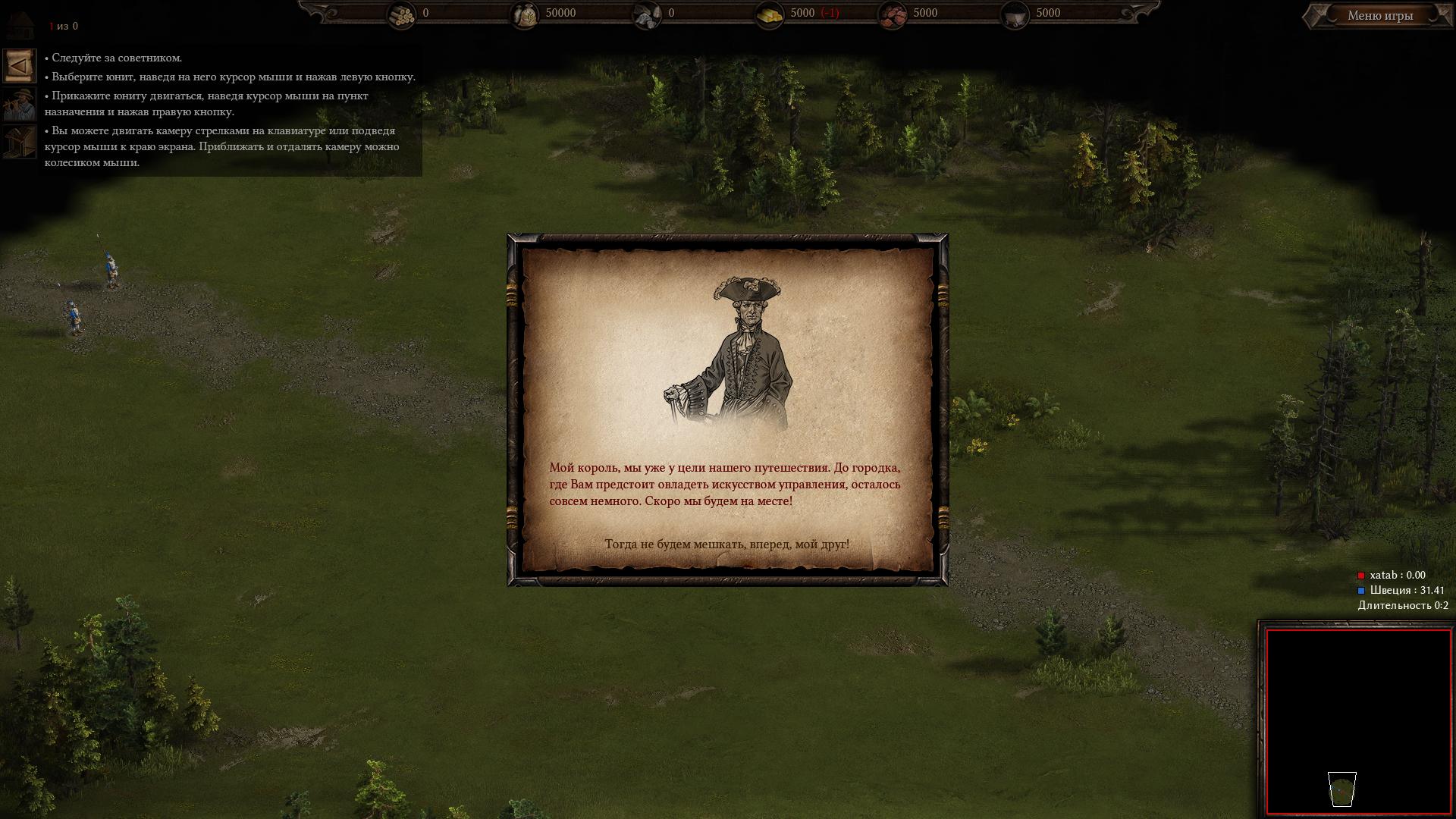Choose the reply 'Тогда не будем мешкать, вперед, мой друг!'

(x=726, y=544)
